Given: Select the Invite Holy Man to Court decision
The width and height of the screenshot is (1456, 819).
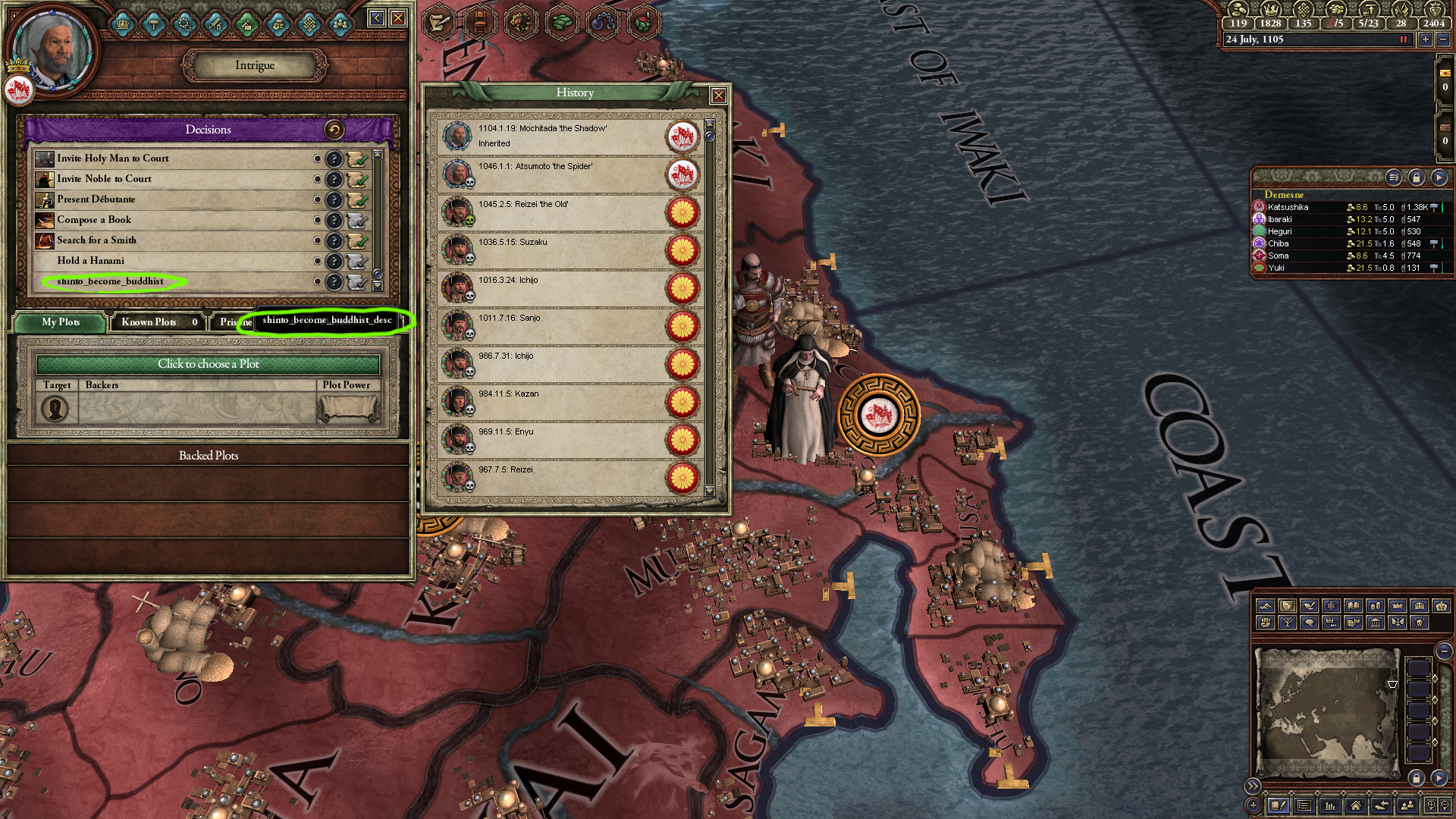Looking at the screenshot, I should pos(113,158).
